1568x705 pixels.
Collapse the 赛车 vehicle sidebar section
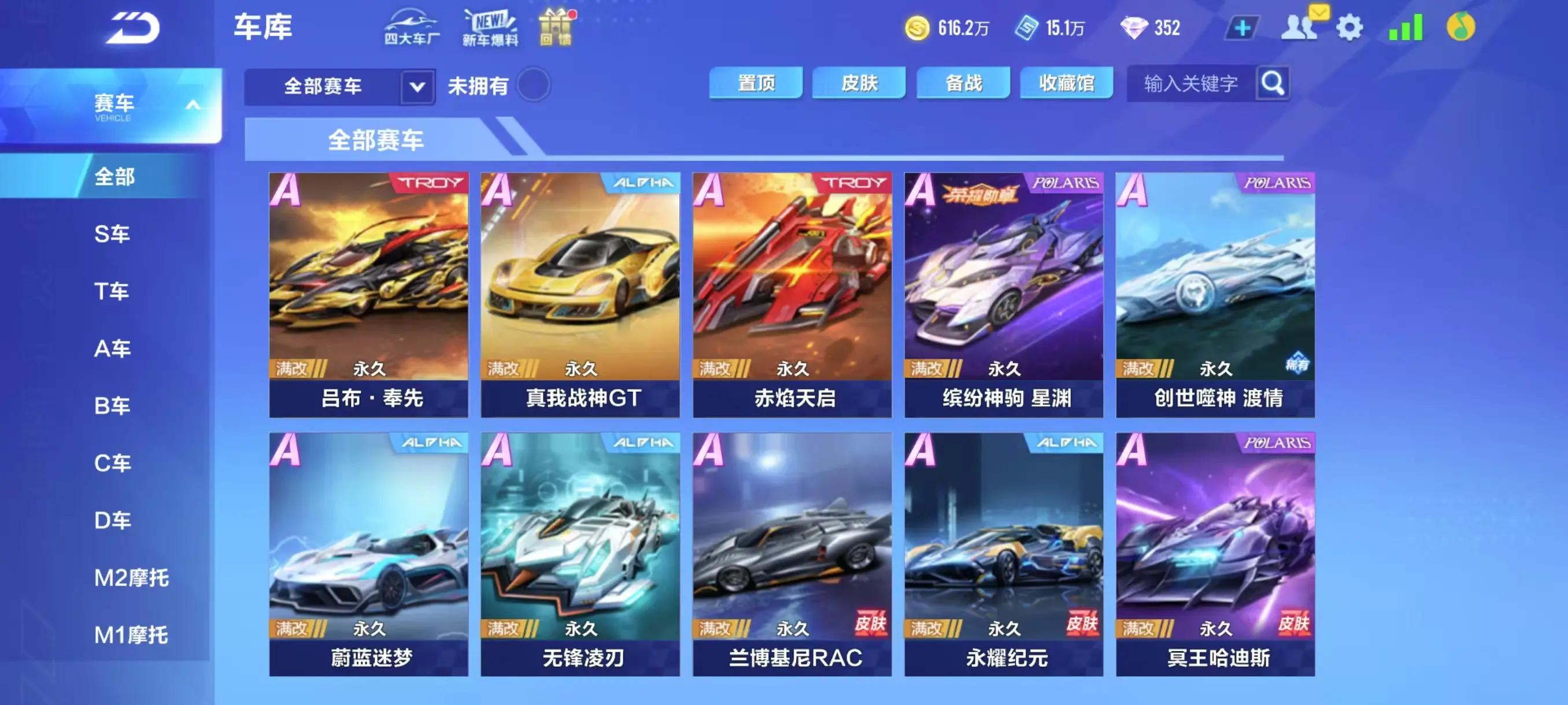pyautogui.click(x=194, y=103)
